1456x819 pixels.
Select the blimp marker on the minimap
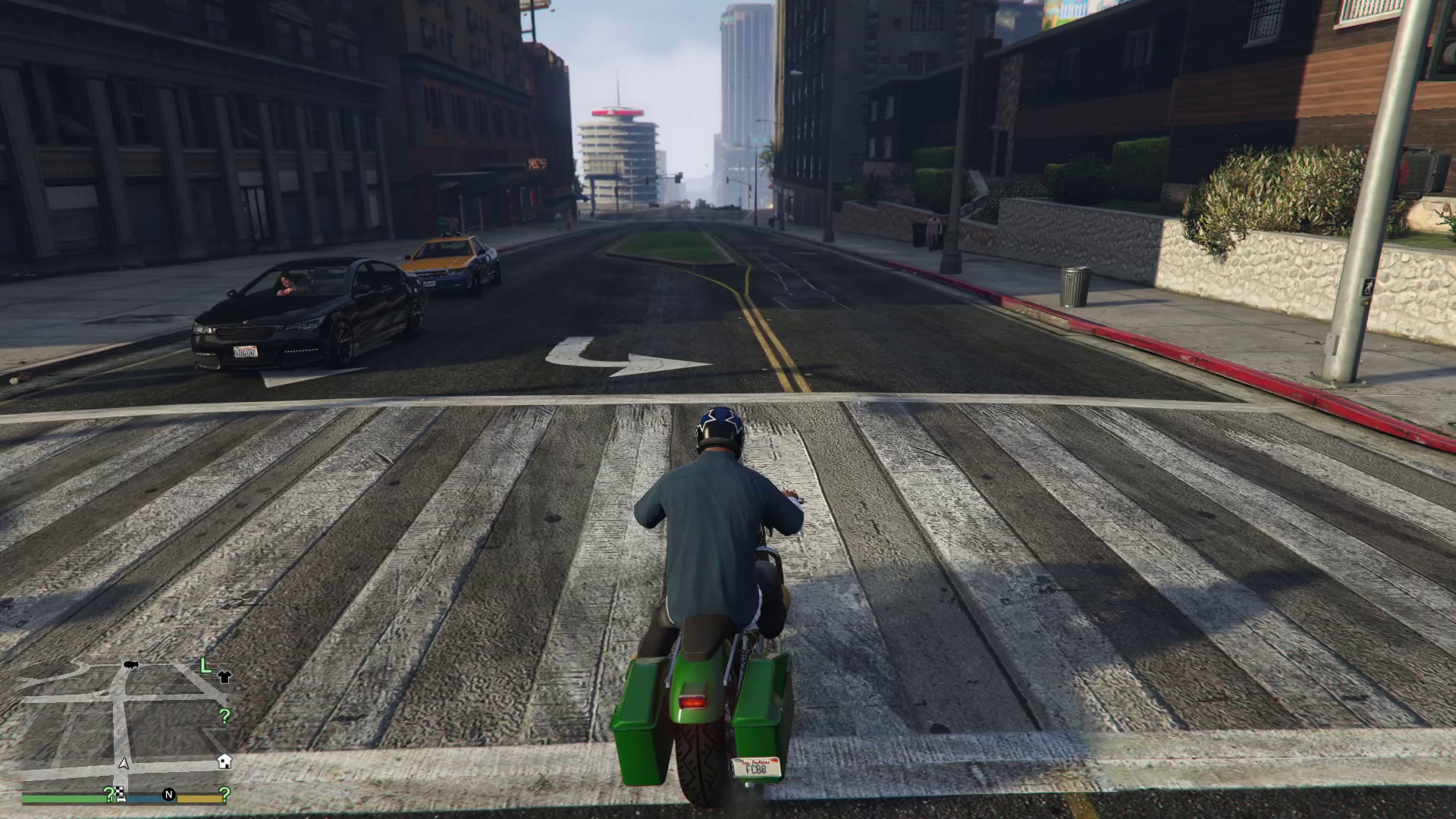pyautogui.click(x=130, y=665)
